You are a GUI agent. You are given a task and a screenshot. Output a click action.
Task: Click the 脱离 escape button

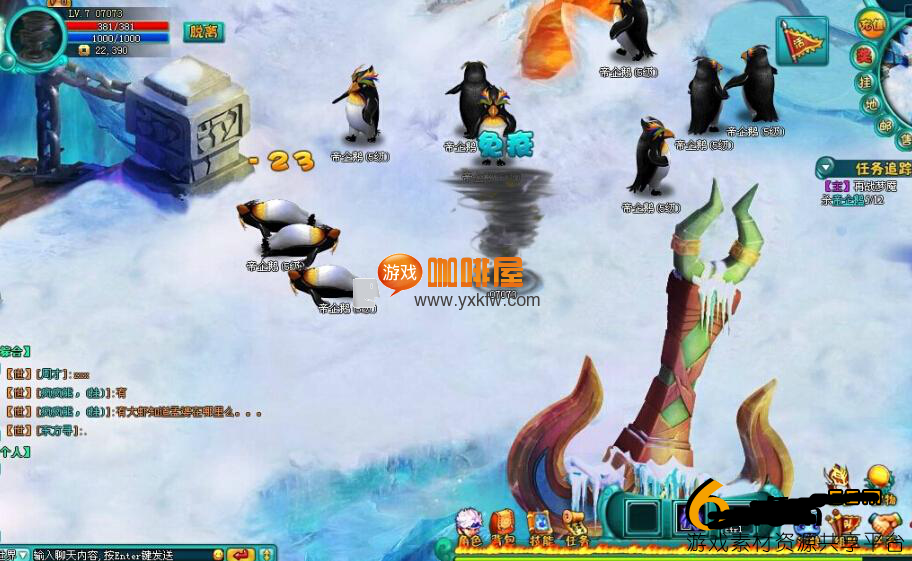[203, 32]
